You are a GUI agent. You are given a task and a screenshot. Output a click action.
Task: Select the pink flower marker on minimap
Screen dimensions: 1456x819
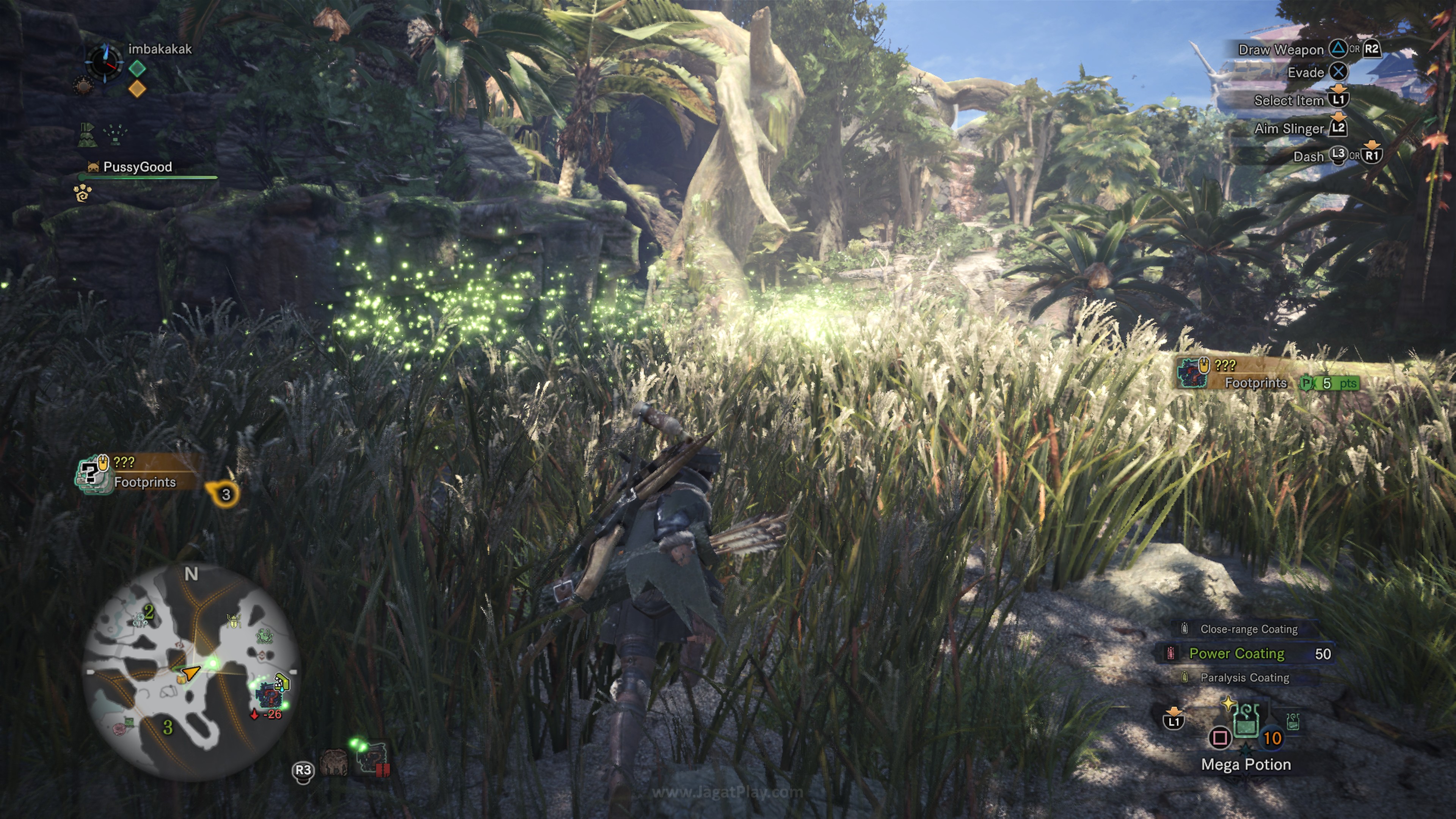point(120,730)
